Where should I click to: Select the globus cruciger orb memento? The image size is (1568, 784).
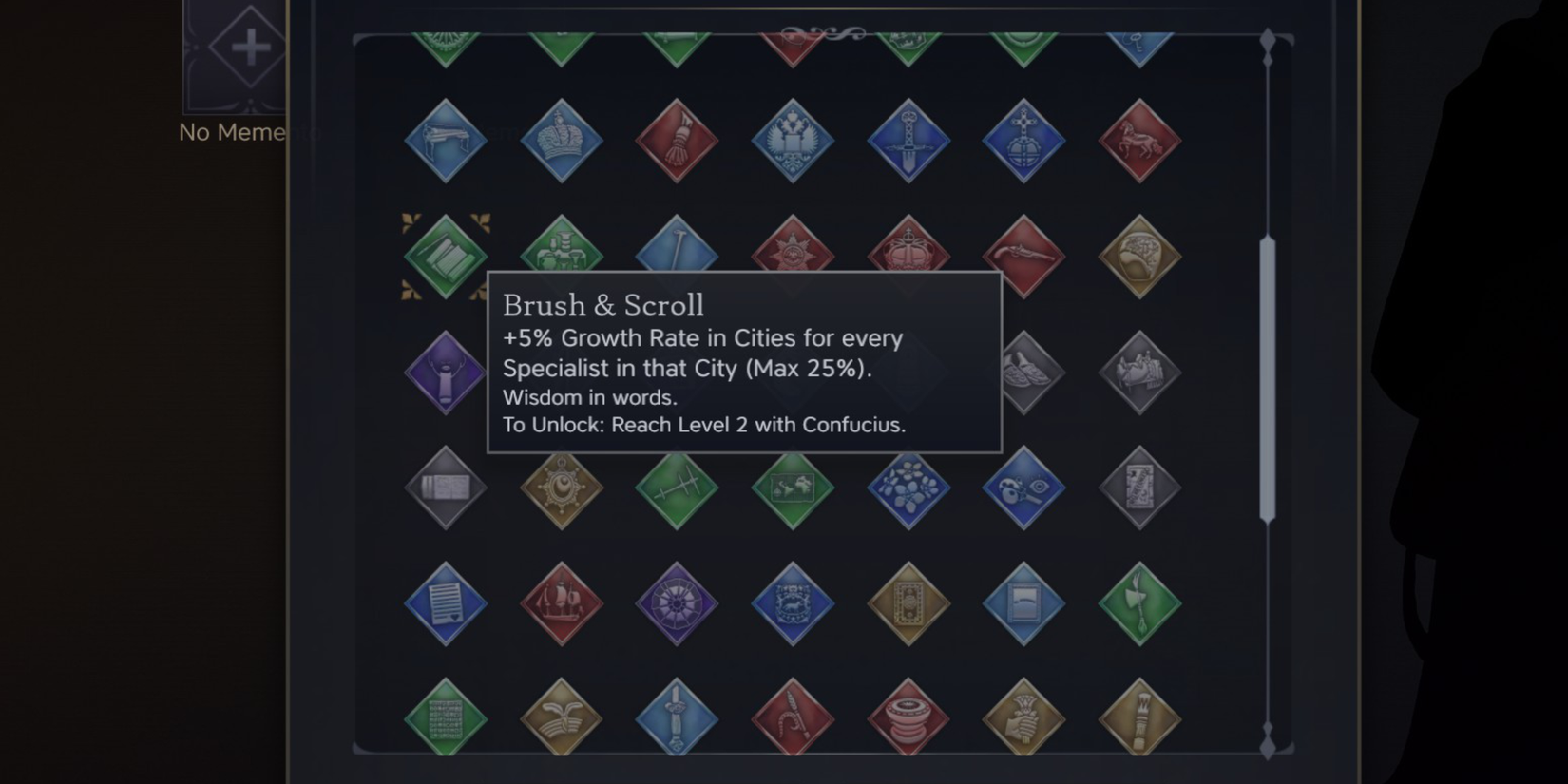point(1024,141)
